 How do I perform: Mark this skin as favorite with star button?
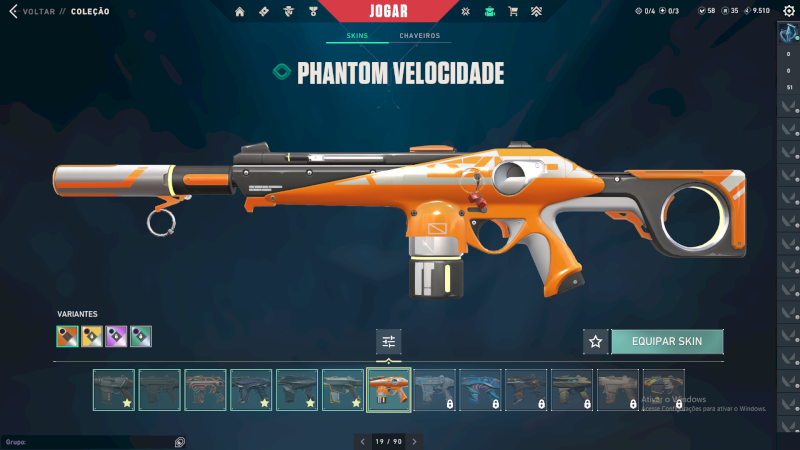[x=596, y=341]
